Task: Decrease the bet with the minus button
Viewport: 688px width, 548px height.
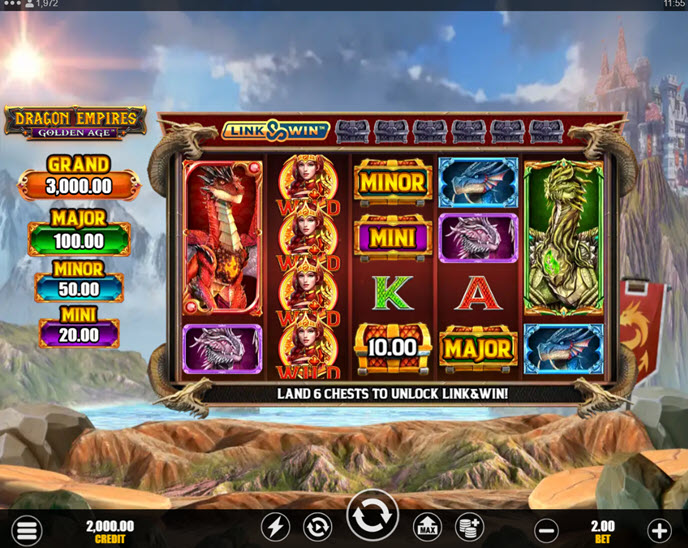Action: tap(546, 529)
